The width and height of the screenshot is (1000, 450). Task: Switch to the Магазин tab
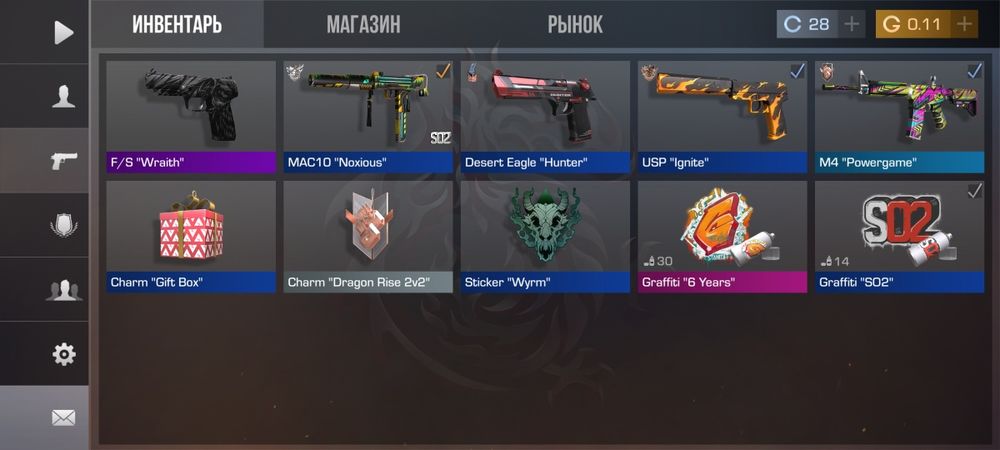[x=363, y=25]
